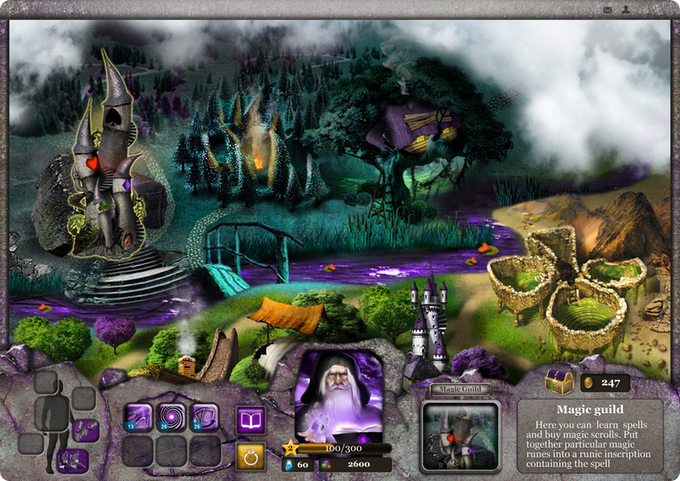This screenshot has height=481, width=680.
Task: Open the treasure chest inventory
Action: pyautogui.click(x=559, y=380)
